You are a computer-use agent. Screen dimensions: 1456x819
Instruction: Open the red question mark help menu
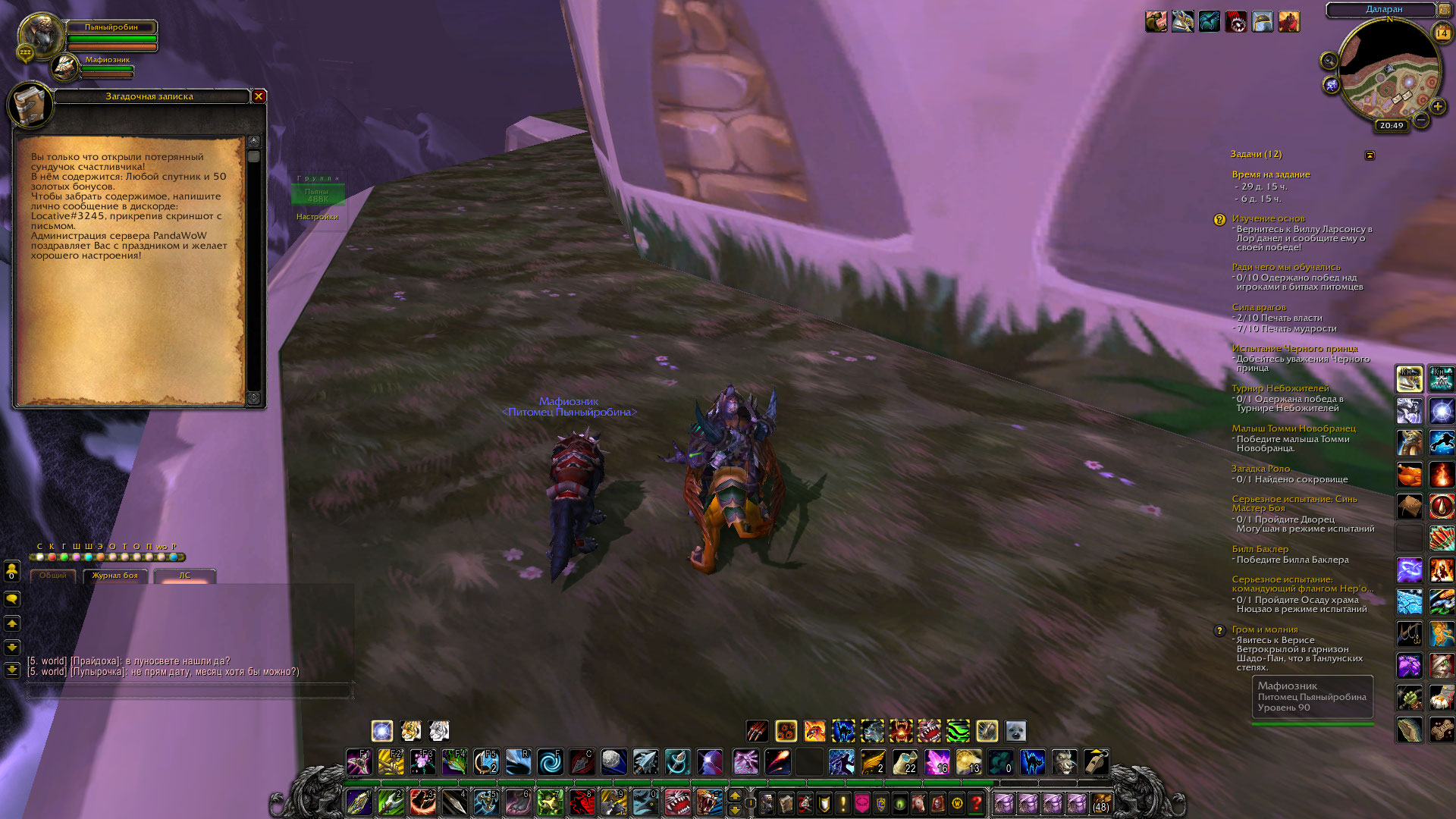coord(977,803)
